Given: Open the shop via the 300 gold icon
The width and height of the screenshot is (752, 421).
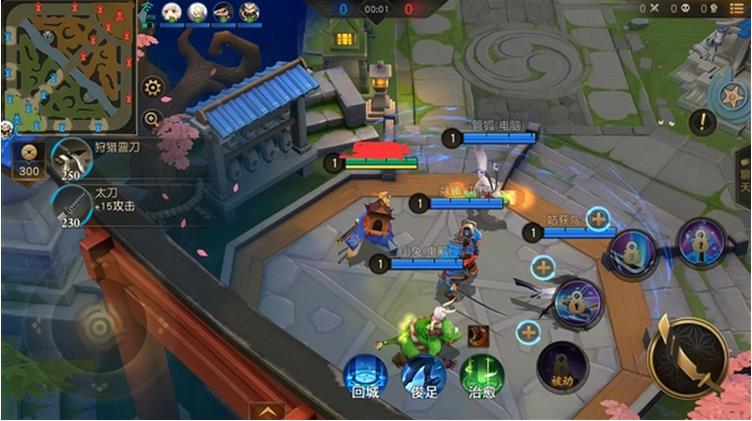Looking at the screenshot, I should point(28,160).
